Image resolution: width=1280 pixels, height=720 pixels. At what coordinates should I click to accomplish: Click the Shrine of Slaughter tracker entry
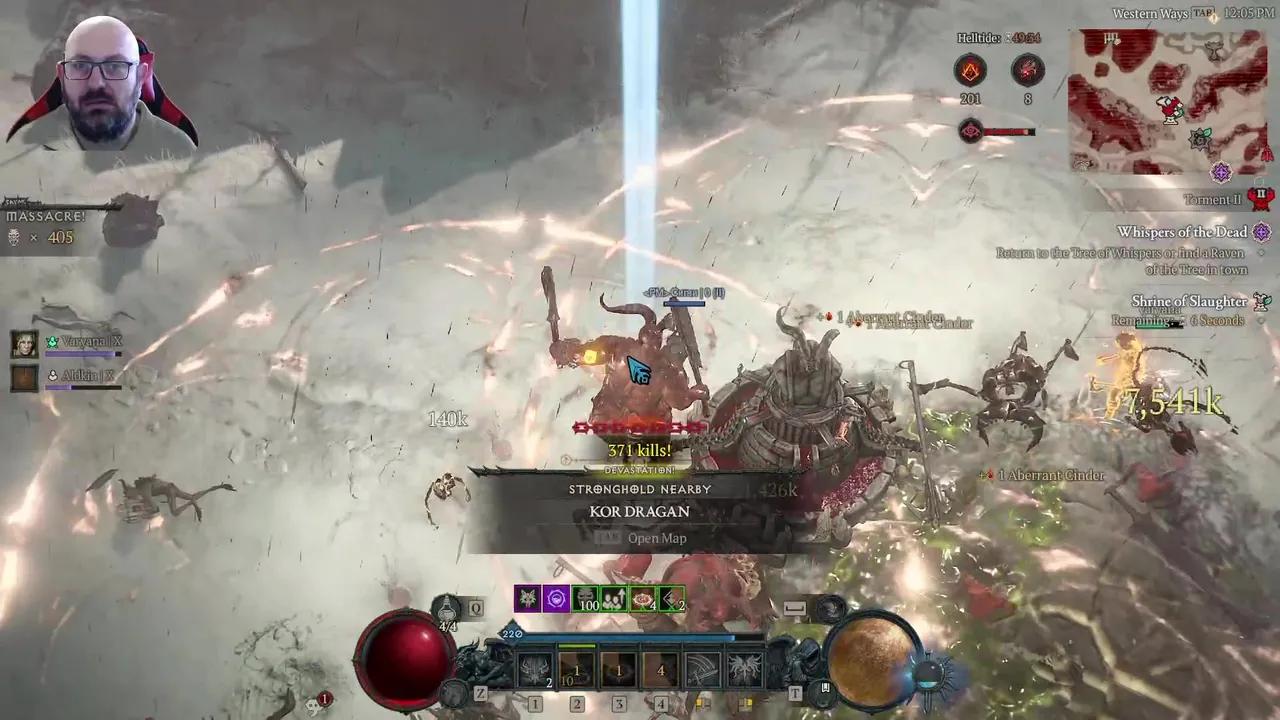tap(1189, 301)
